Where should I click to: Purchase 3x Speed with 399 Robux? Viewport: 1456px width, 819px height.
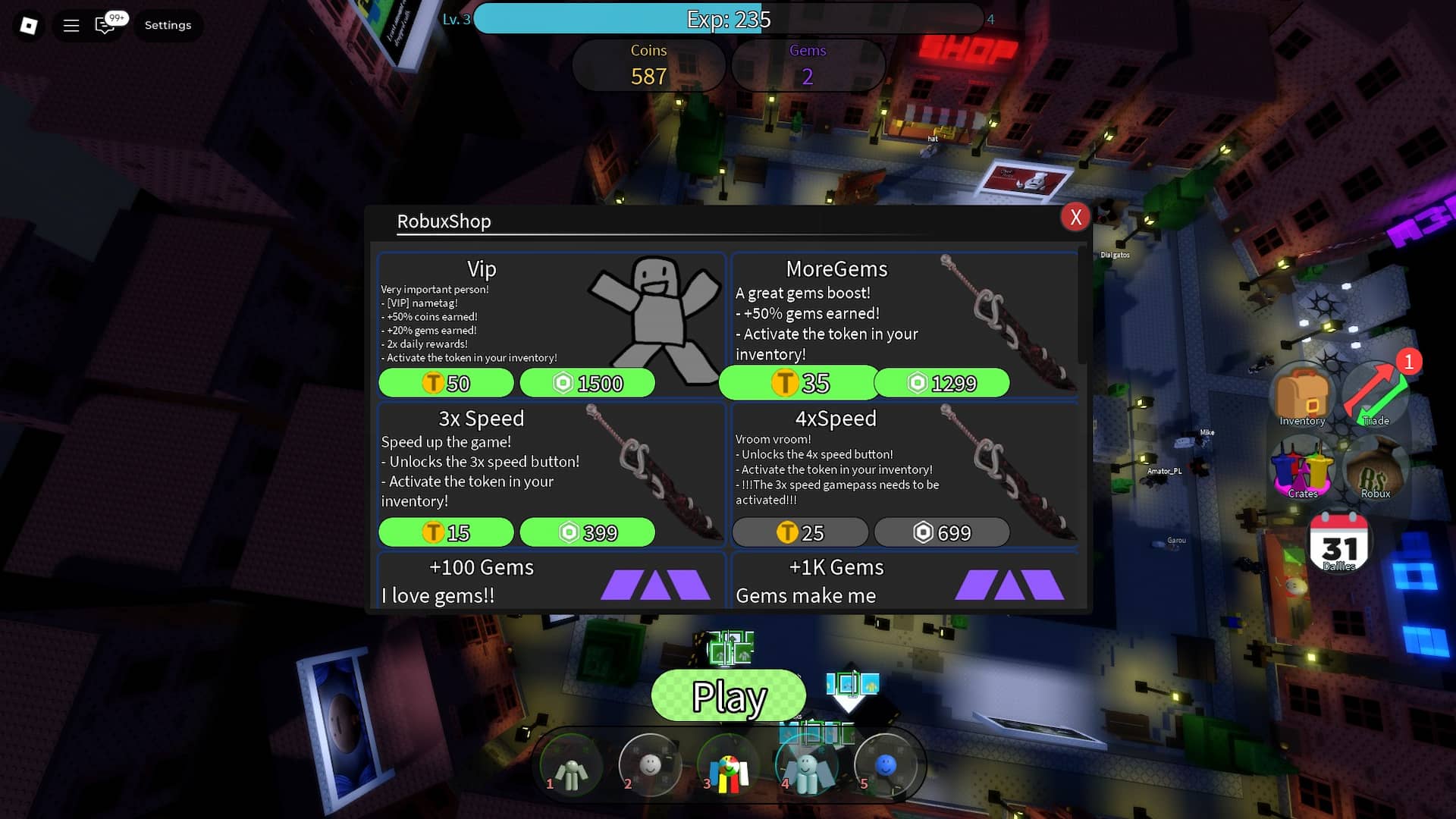587,532
